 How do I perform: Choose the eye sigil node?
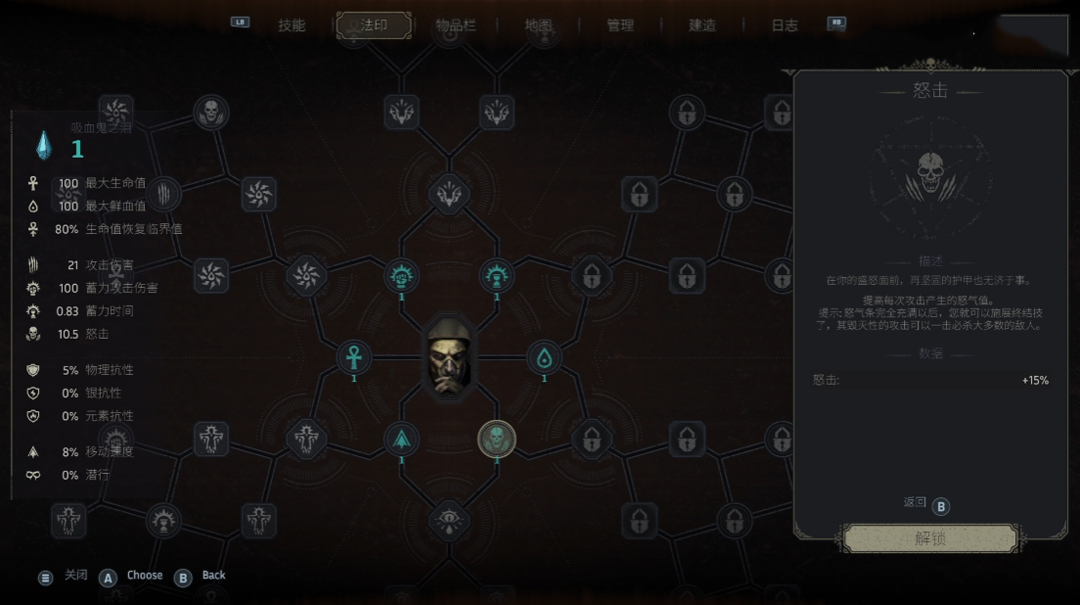click(449, 519)
